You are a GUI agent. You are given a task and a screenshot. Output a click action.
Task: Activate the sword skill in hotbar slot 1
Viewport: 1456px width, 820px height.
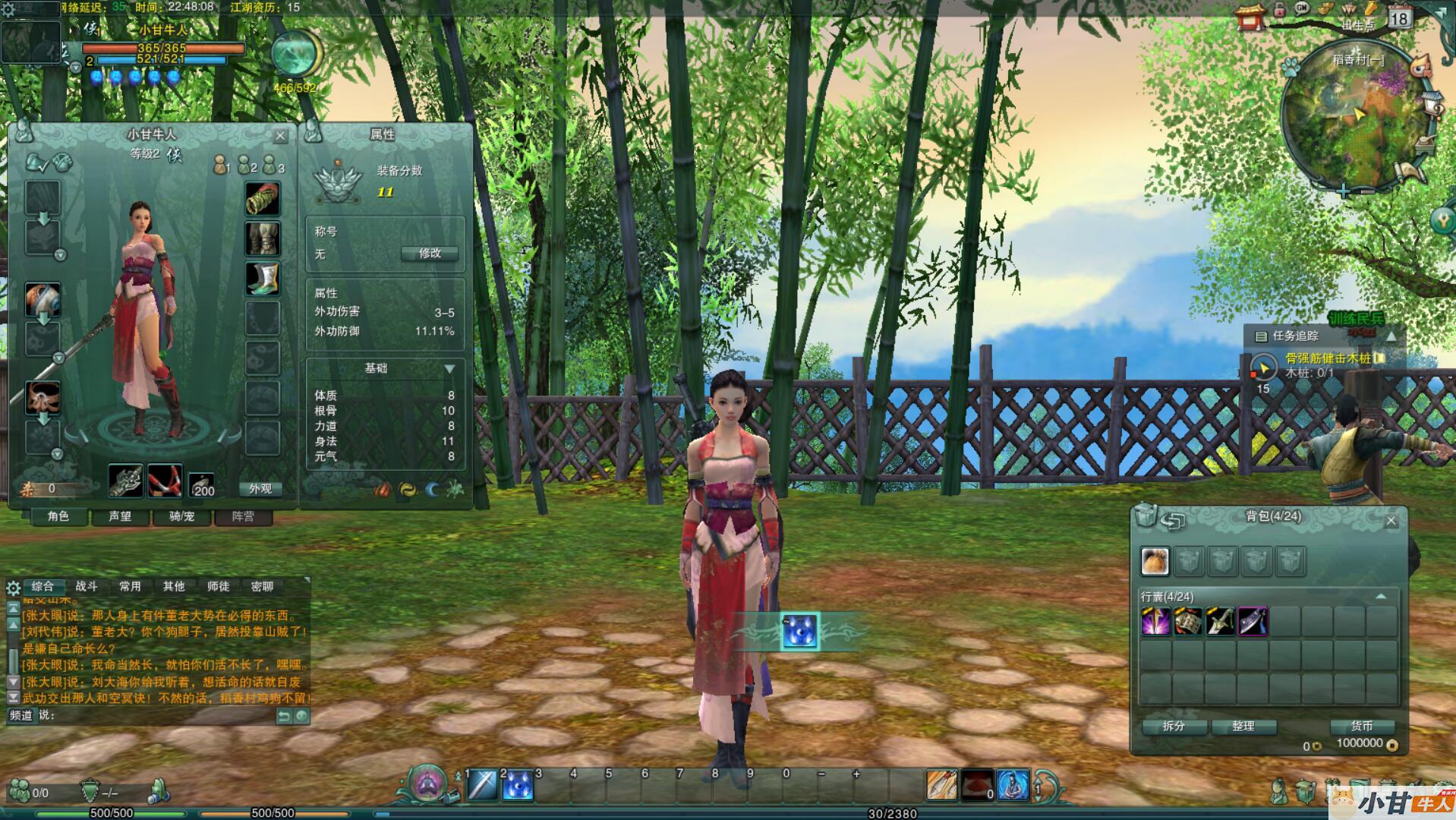click(482, 786)
